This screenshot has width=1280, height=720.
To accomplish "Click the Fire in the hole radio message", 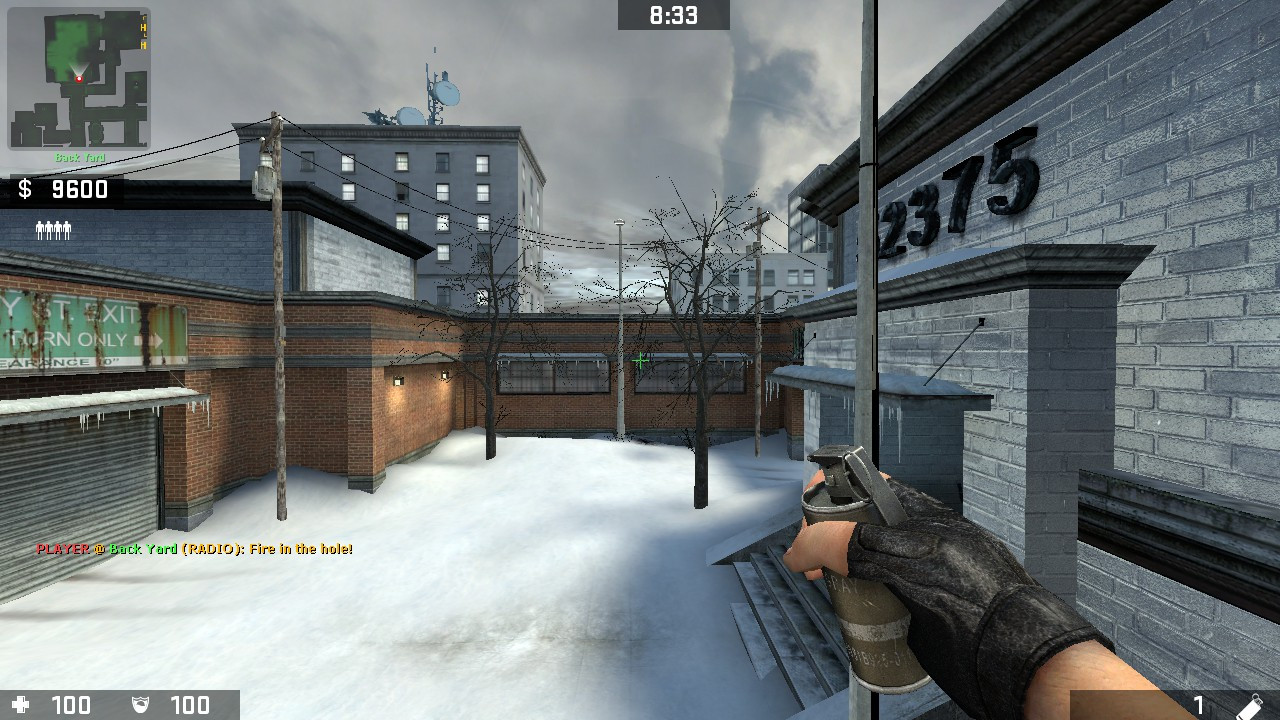I will tap(195, 549).
